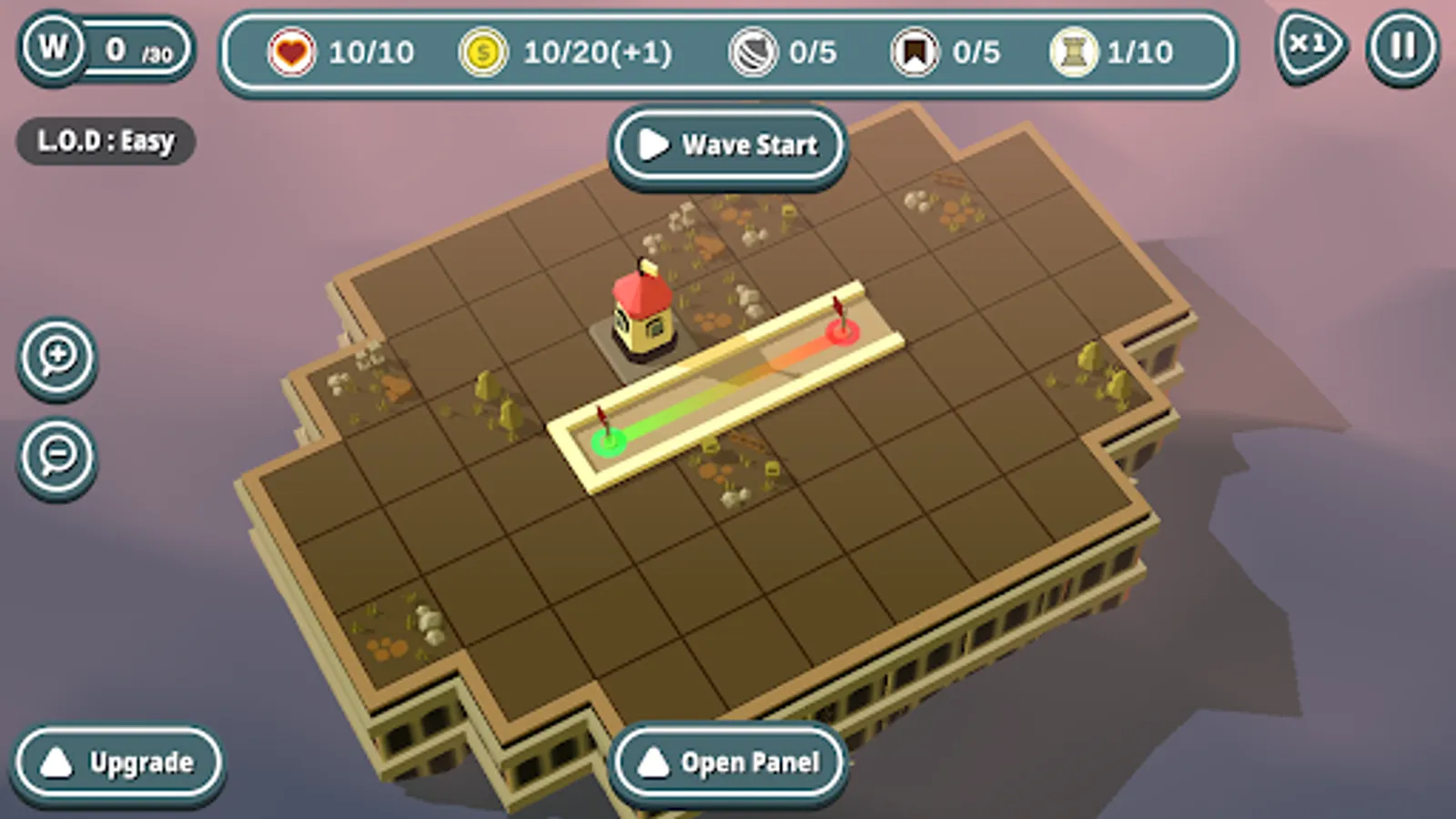
Task: Click the heart health indicator
Action: [x=289, y=53]
